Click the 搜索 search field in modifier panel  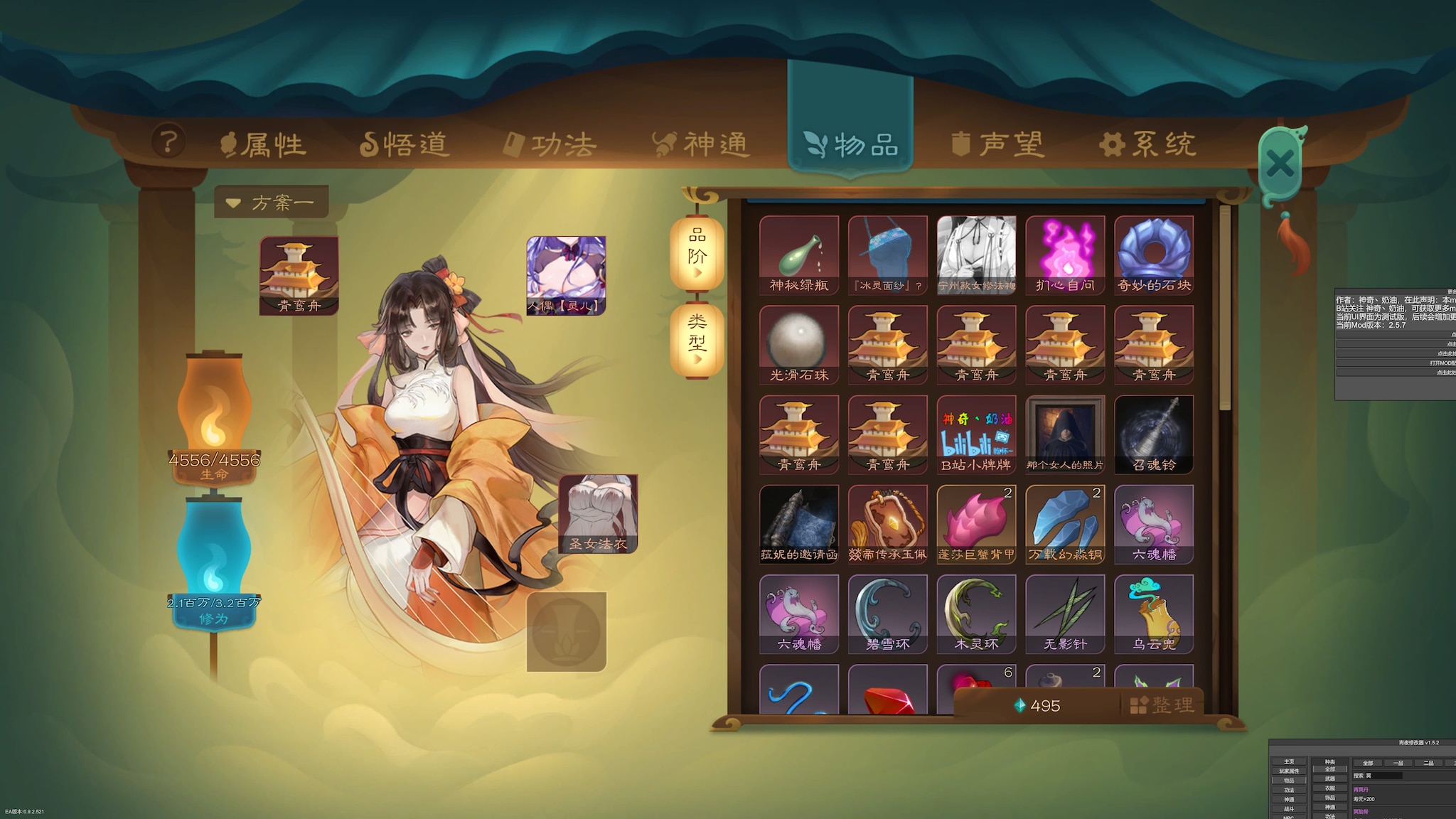pyautogui.click(x=1383, y=776)
